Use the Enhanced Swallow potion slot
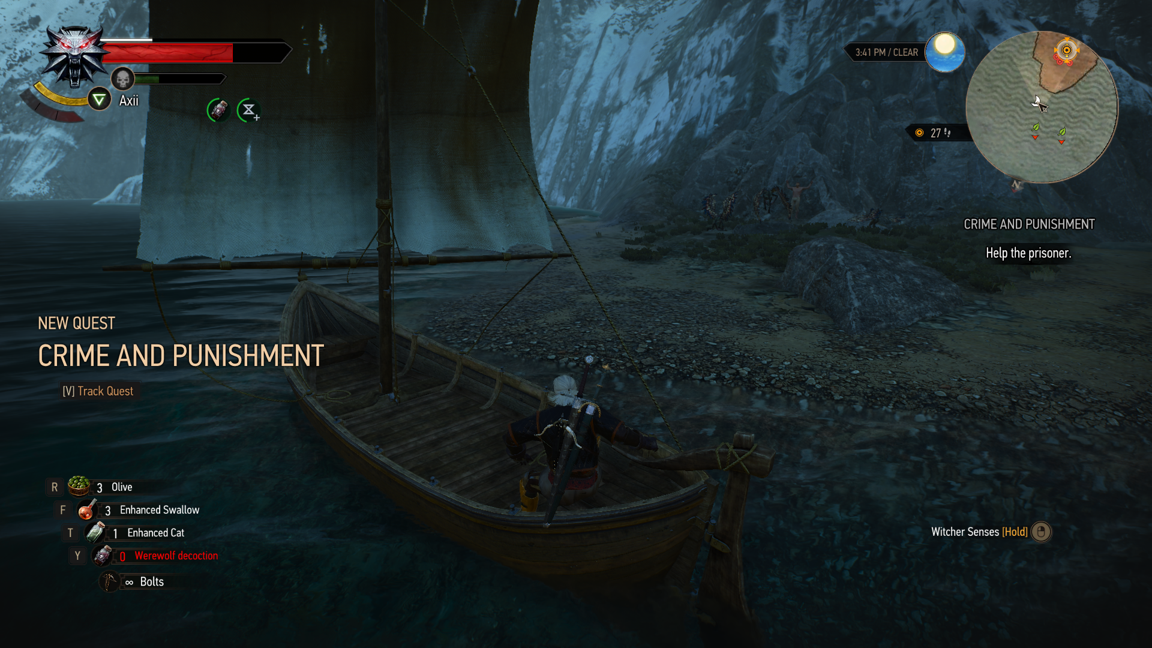 click(87, 510)
